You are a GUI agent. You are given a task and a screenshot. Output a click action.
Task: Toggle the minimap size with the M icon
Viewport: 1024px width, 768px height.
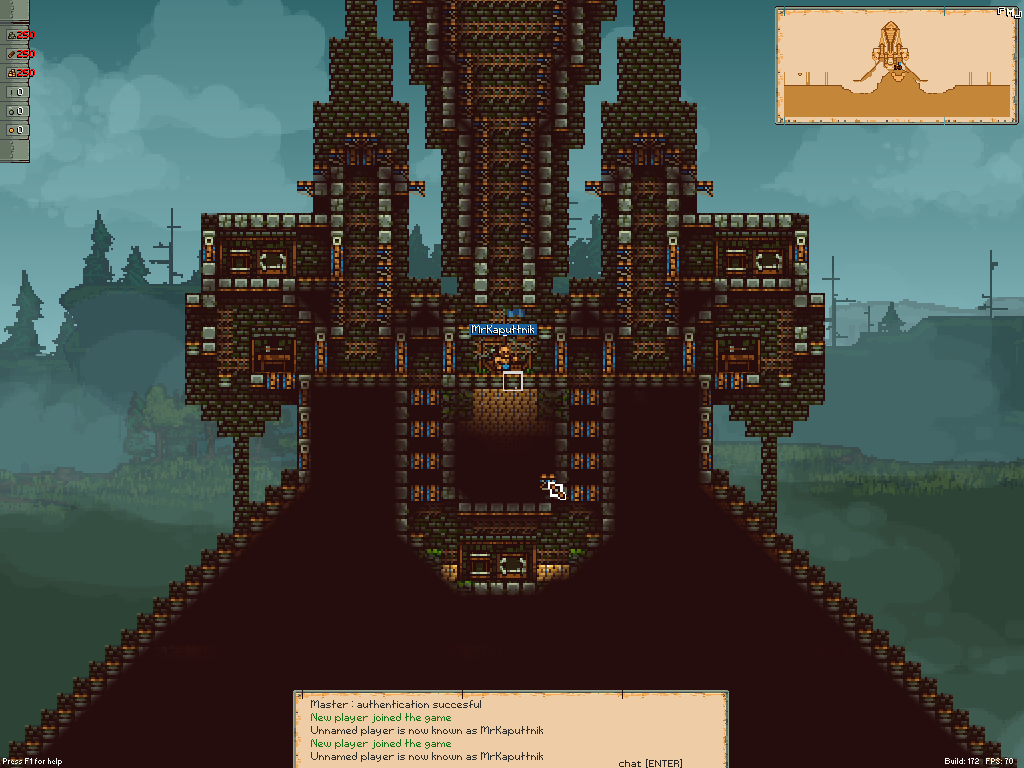(x=1012, y=12)
